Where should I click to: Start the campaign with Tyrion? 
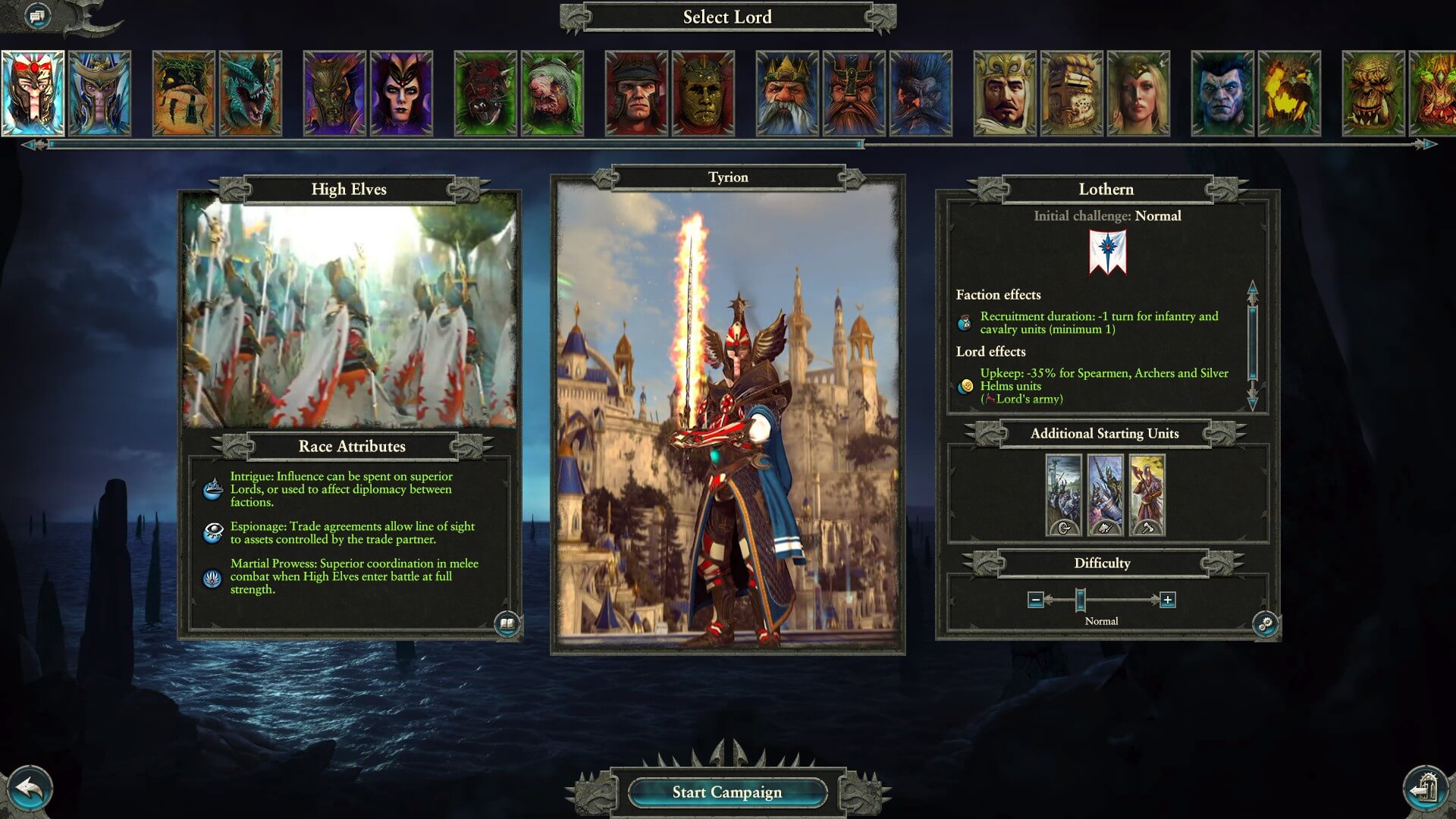(726, 792)
